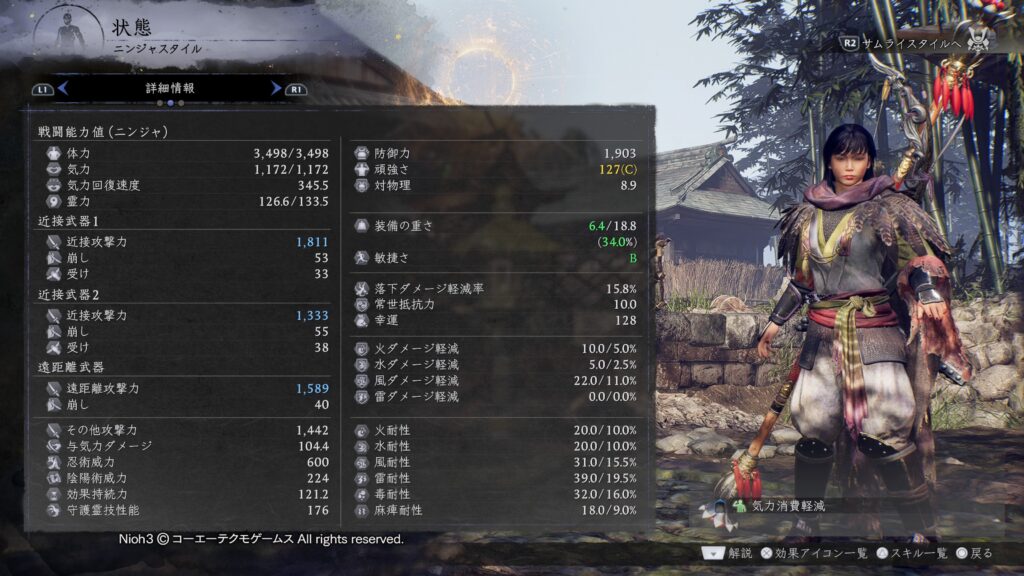Image resolution: width=1024 pixels, height=576 pixels.
Task: Select the 体力 stat row
Action: click(x=184, y=153)
